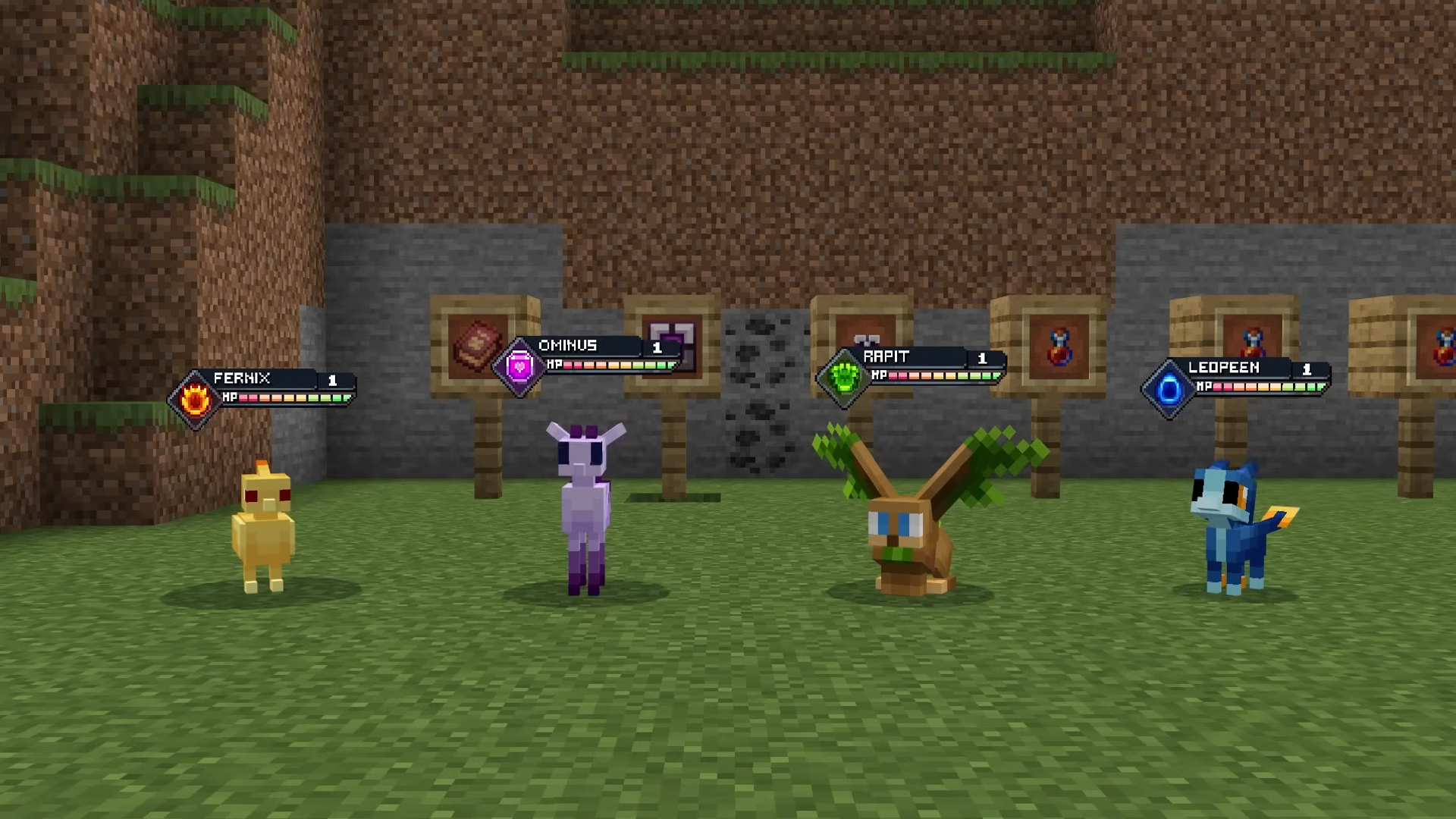Click the OMINUS name text
The image size is (1456, 819).
point(568,345)
